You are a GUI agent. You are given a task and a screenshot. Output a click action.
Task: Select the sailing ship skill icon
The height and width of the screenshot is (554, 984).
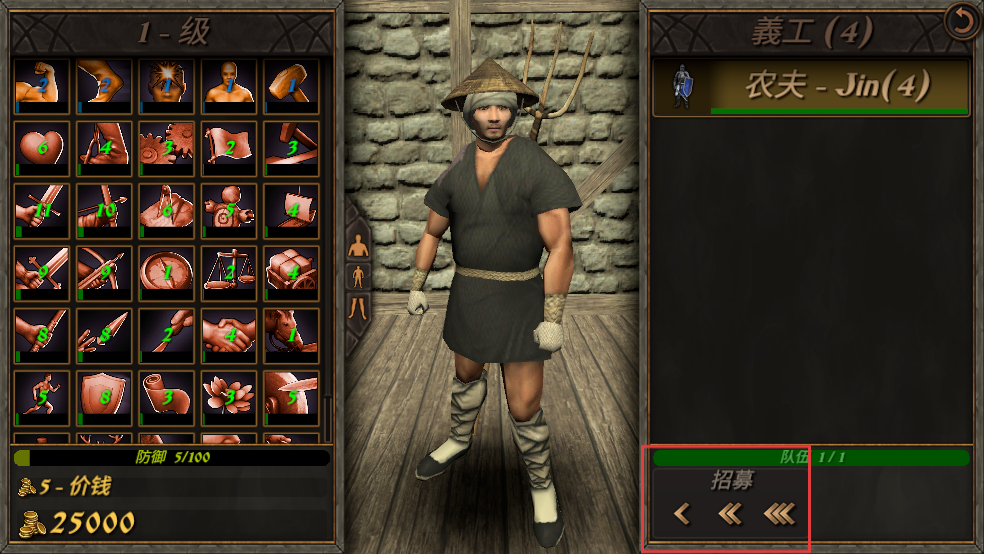(290, 210)
